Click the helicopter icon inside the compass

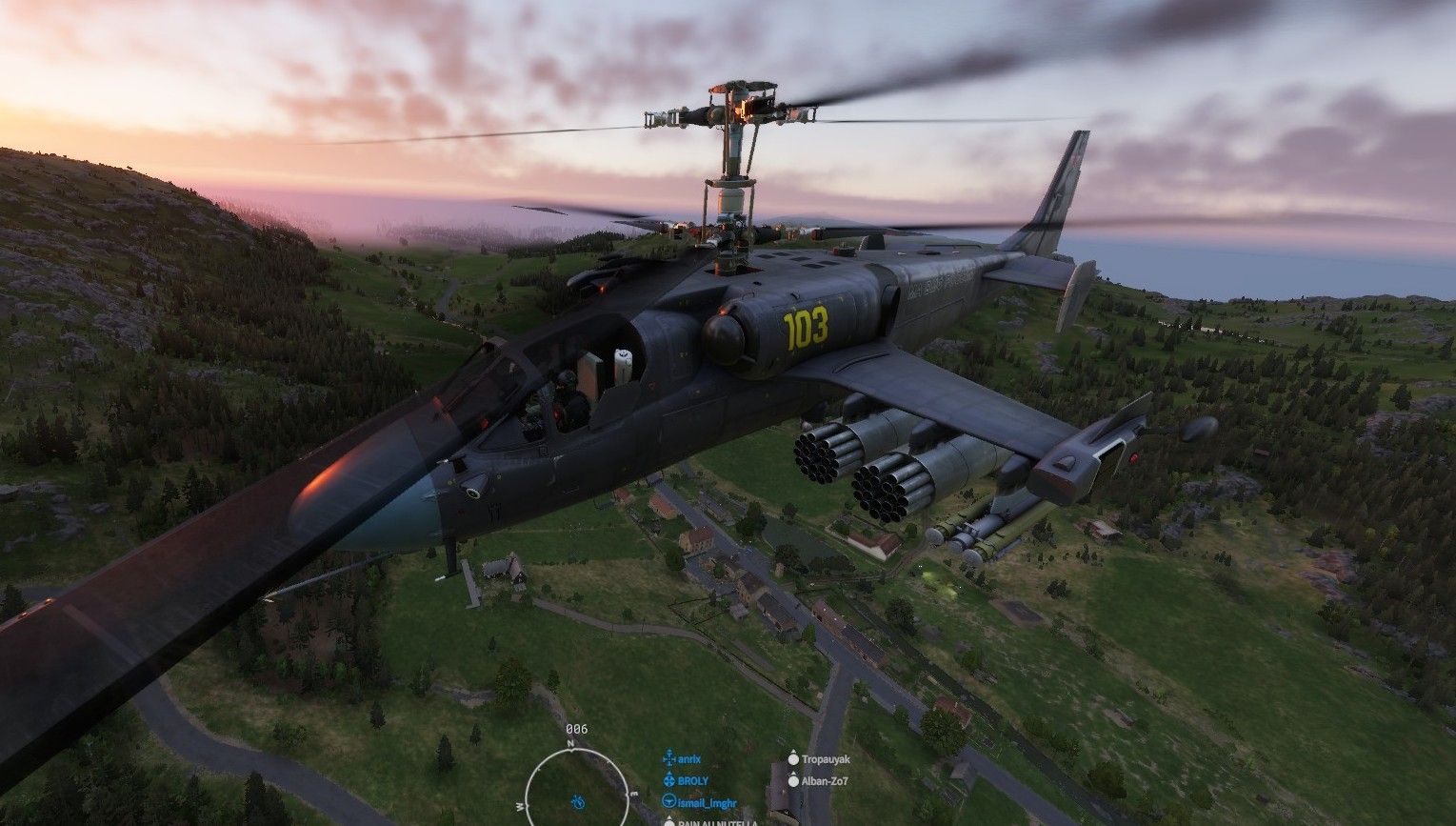(577, 802)
